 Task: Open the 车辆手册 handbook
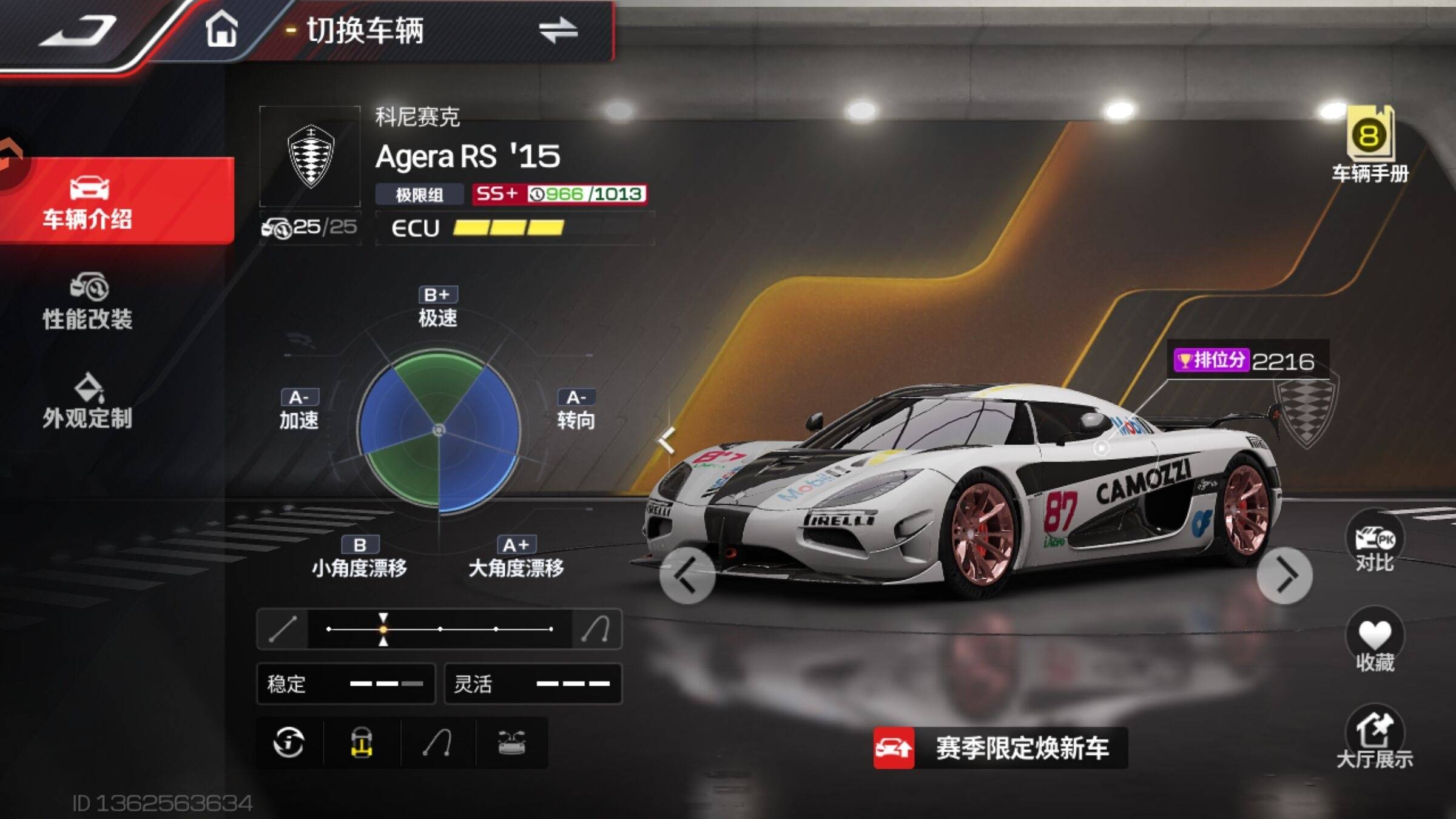(x=1370, y=146)
